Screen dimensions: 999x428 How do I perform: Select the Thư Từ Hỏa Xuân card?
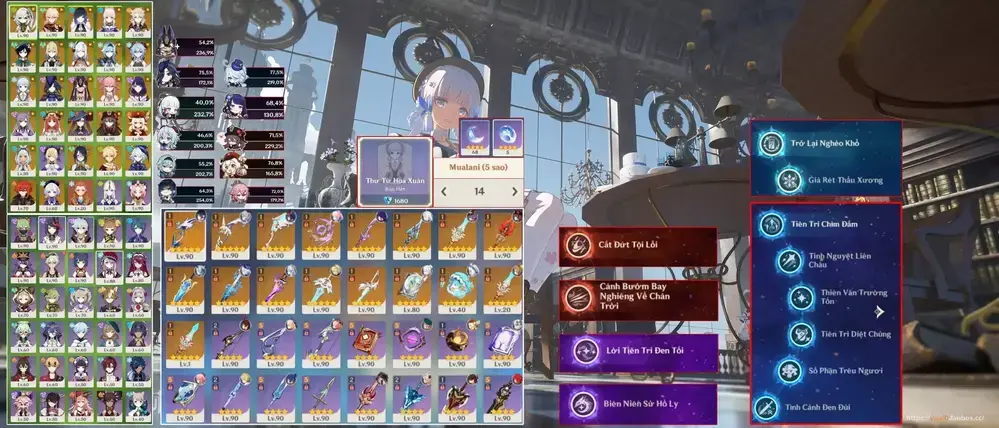(x=394, y=171)
